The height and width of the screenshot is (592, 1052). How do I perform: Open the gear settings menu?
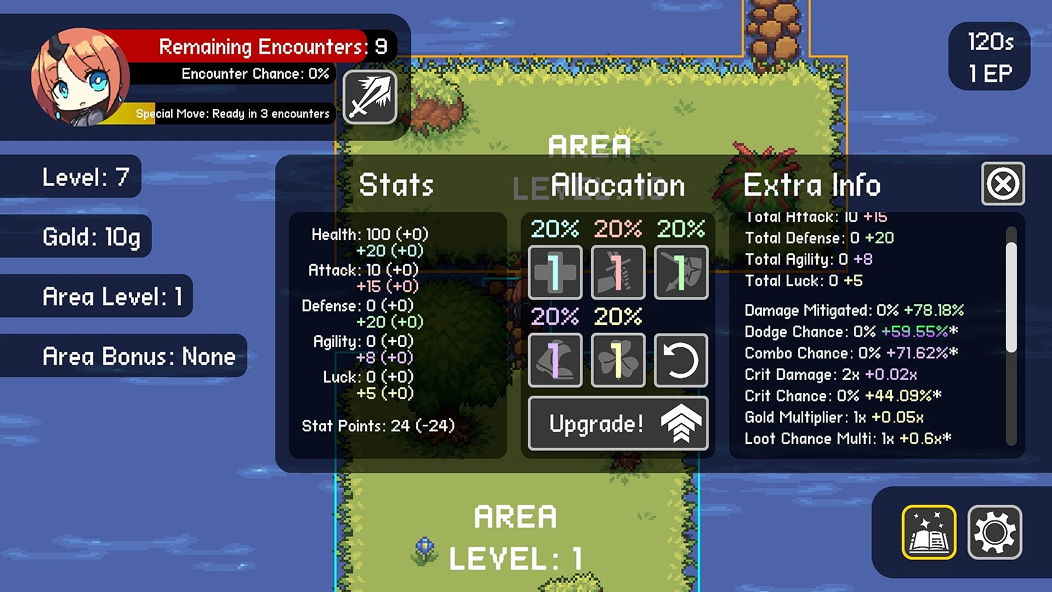tap(994, 531)
